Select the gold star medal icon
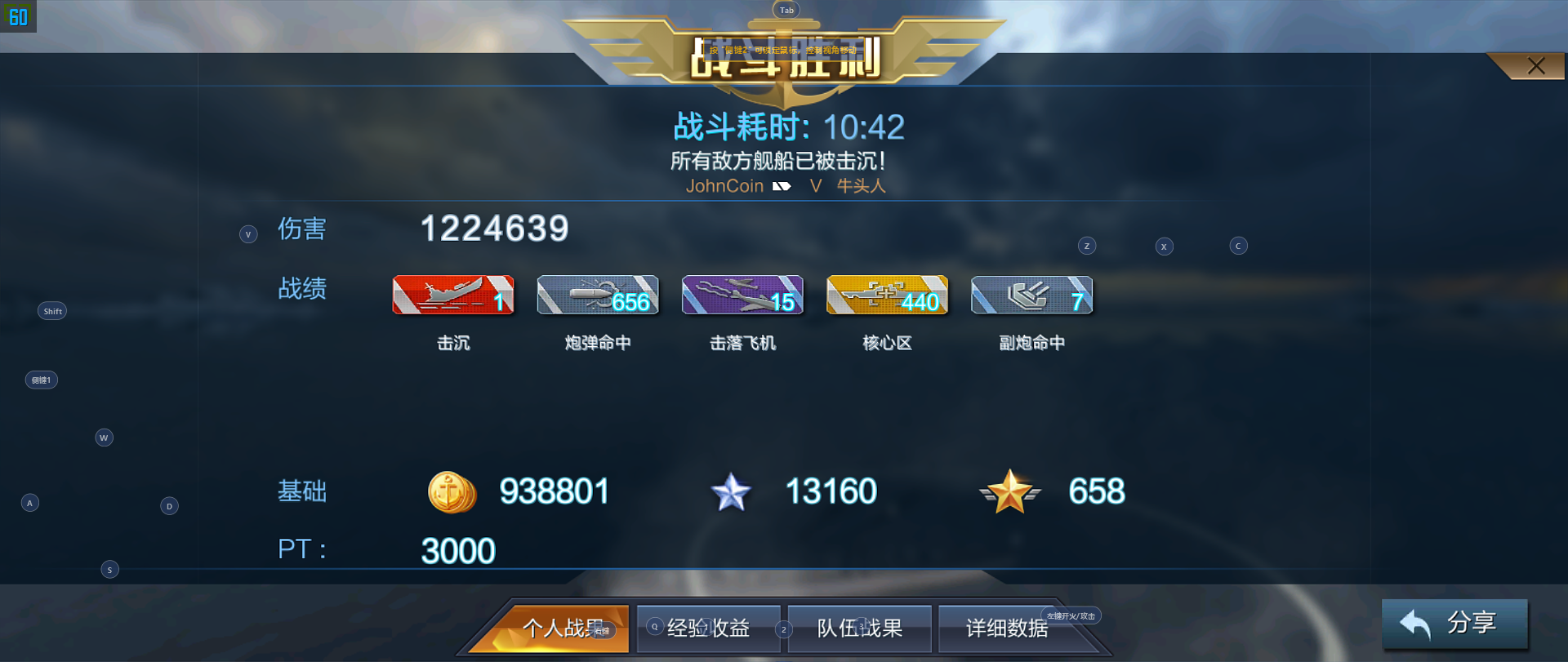This screenshot has height=662, width=1568. point(1010,492)
